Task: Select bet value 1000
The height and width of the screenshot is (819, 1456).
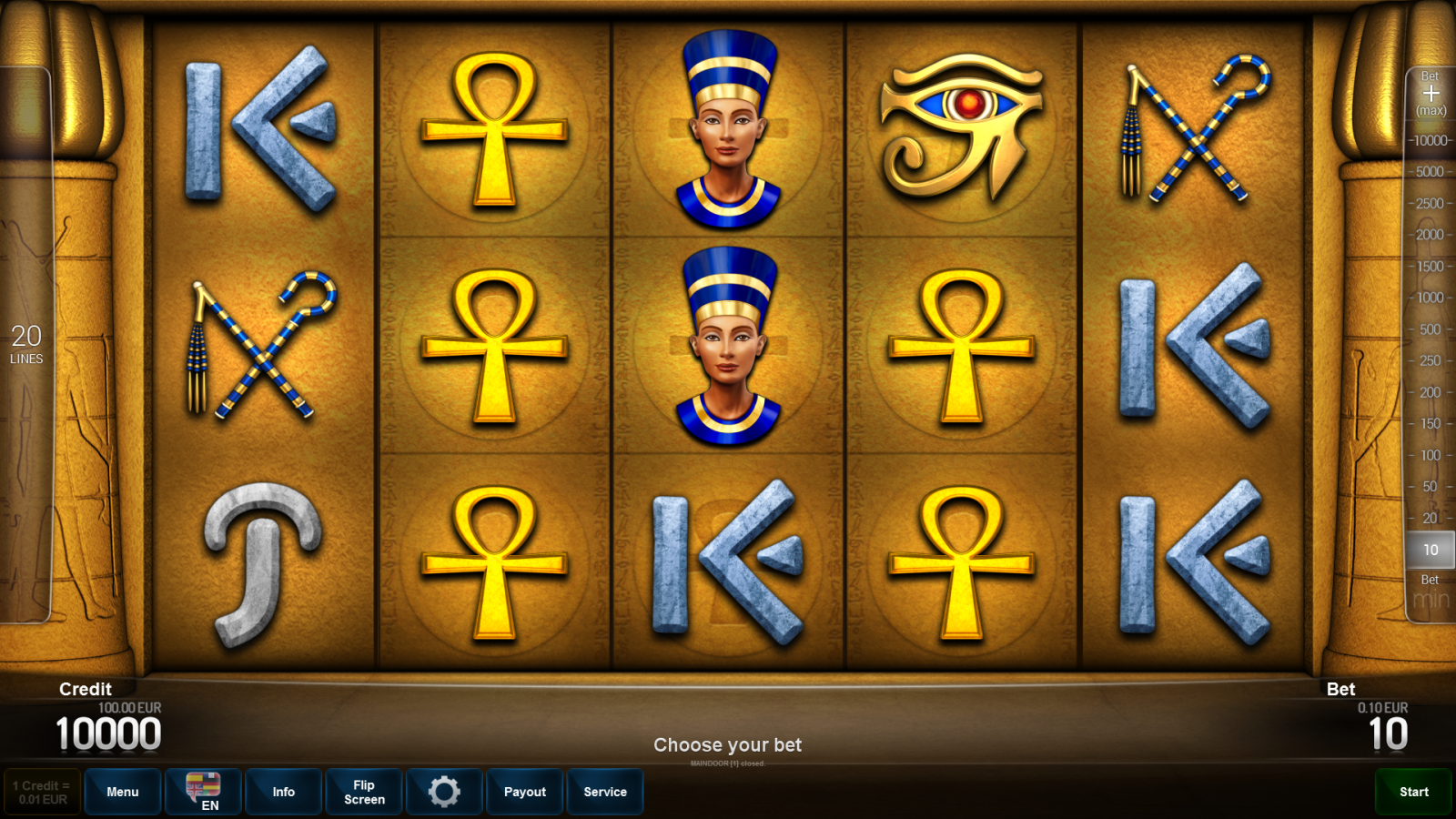Action: (x=1431, y=298)
